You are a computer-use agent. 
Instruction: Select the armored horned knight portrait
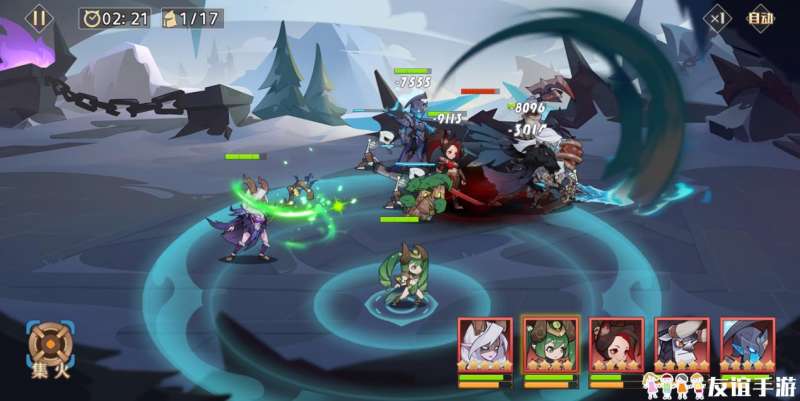(x=682, y=345)
